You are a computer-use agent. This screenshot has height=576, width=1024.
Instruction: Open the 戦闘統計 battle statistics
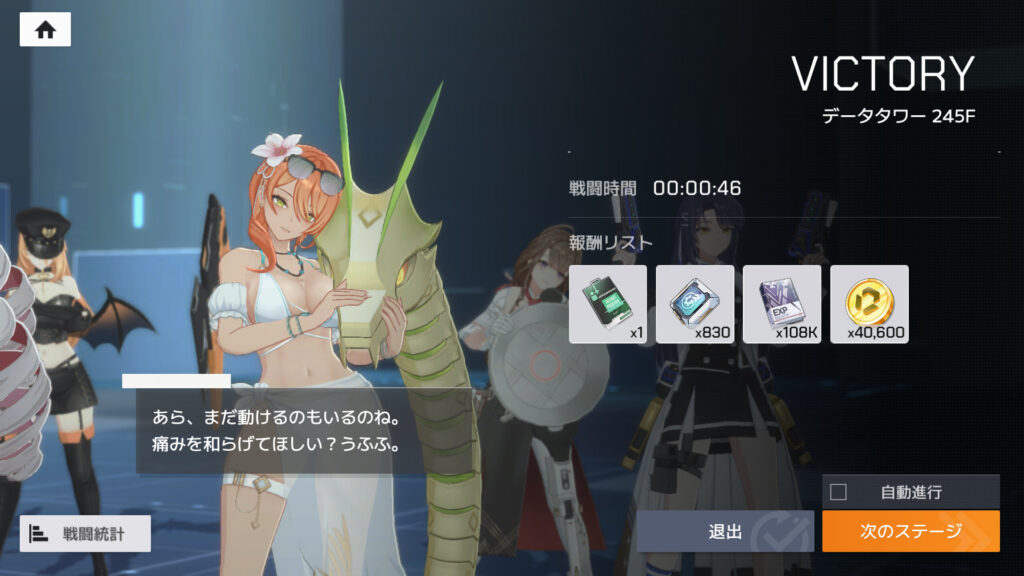point(85,533)
